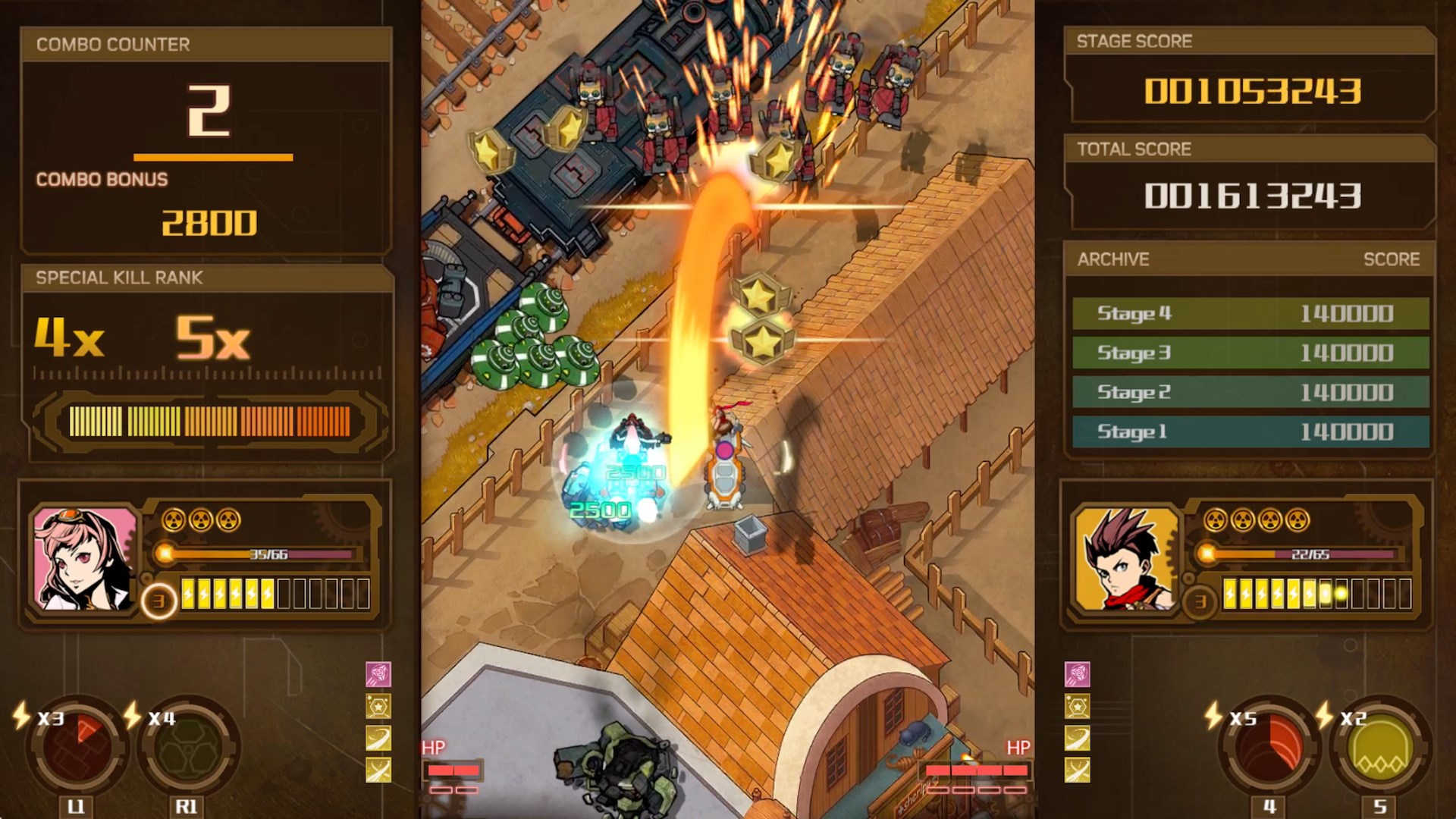The height and width of the screenshot is (819, 1456).
Task: Expand the Stage 1 archive entry
Action: (x=1251, y=431)
